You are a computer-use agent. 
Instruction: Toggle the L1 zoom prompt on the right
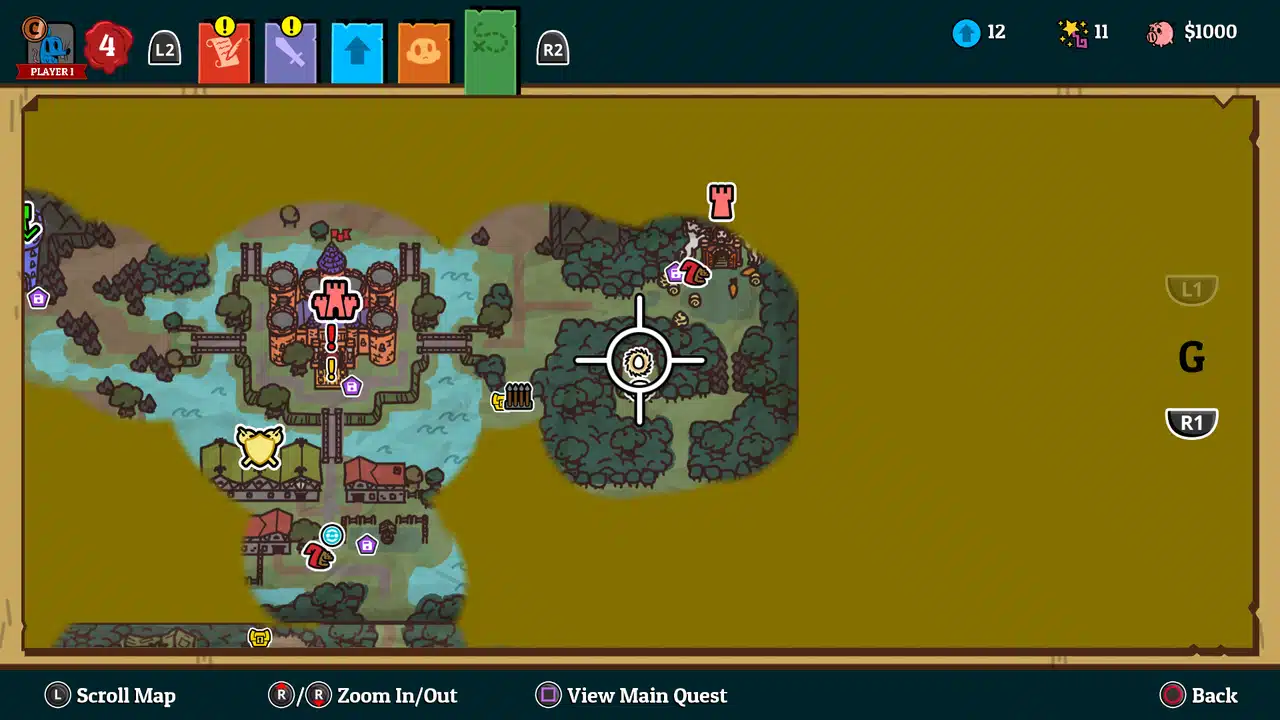coord(1191,289)
